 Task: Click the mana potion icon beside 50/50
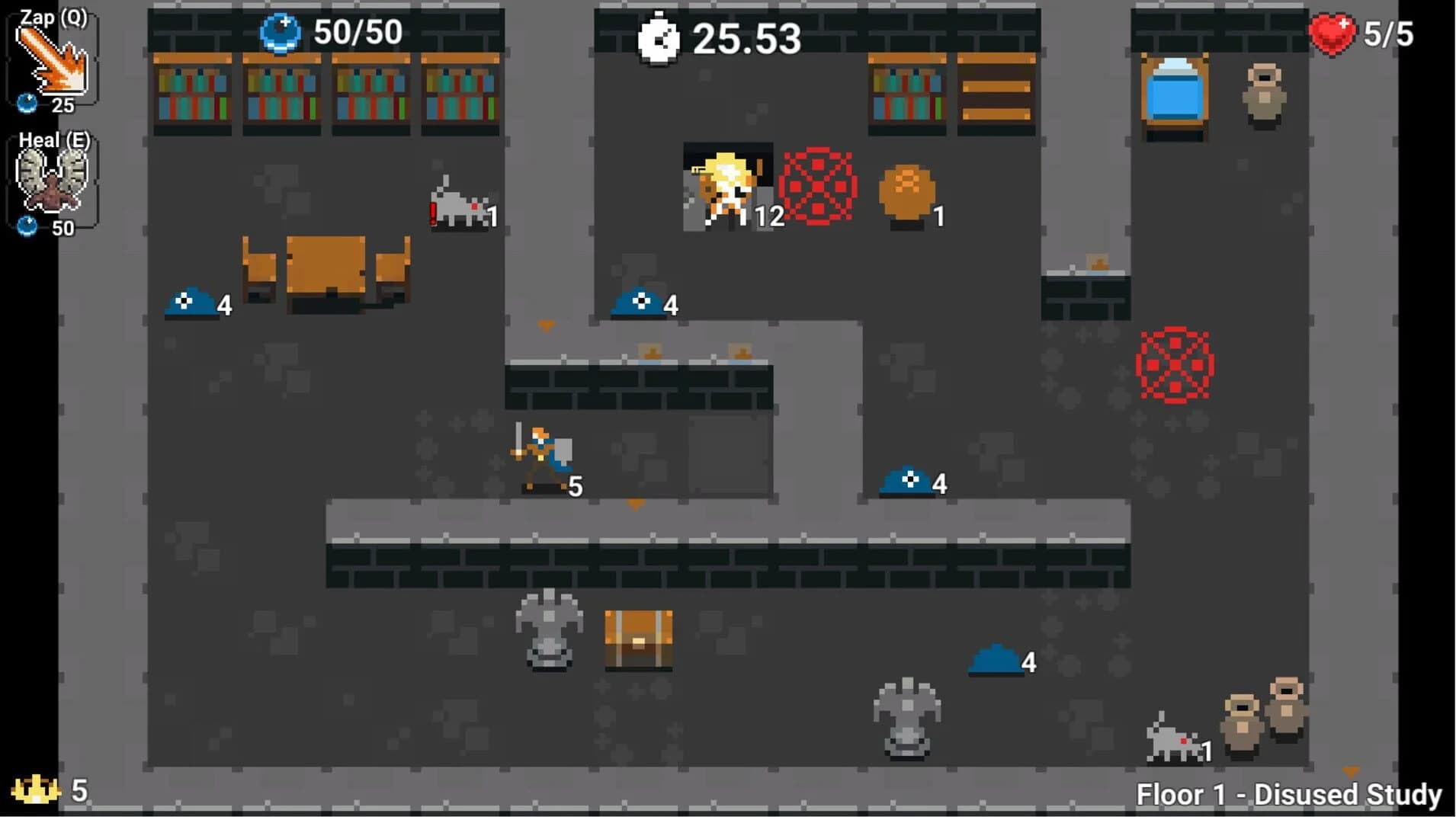[282, 32]
